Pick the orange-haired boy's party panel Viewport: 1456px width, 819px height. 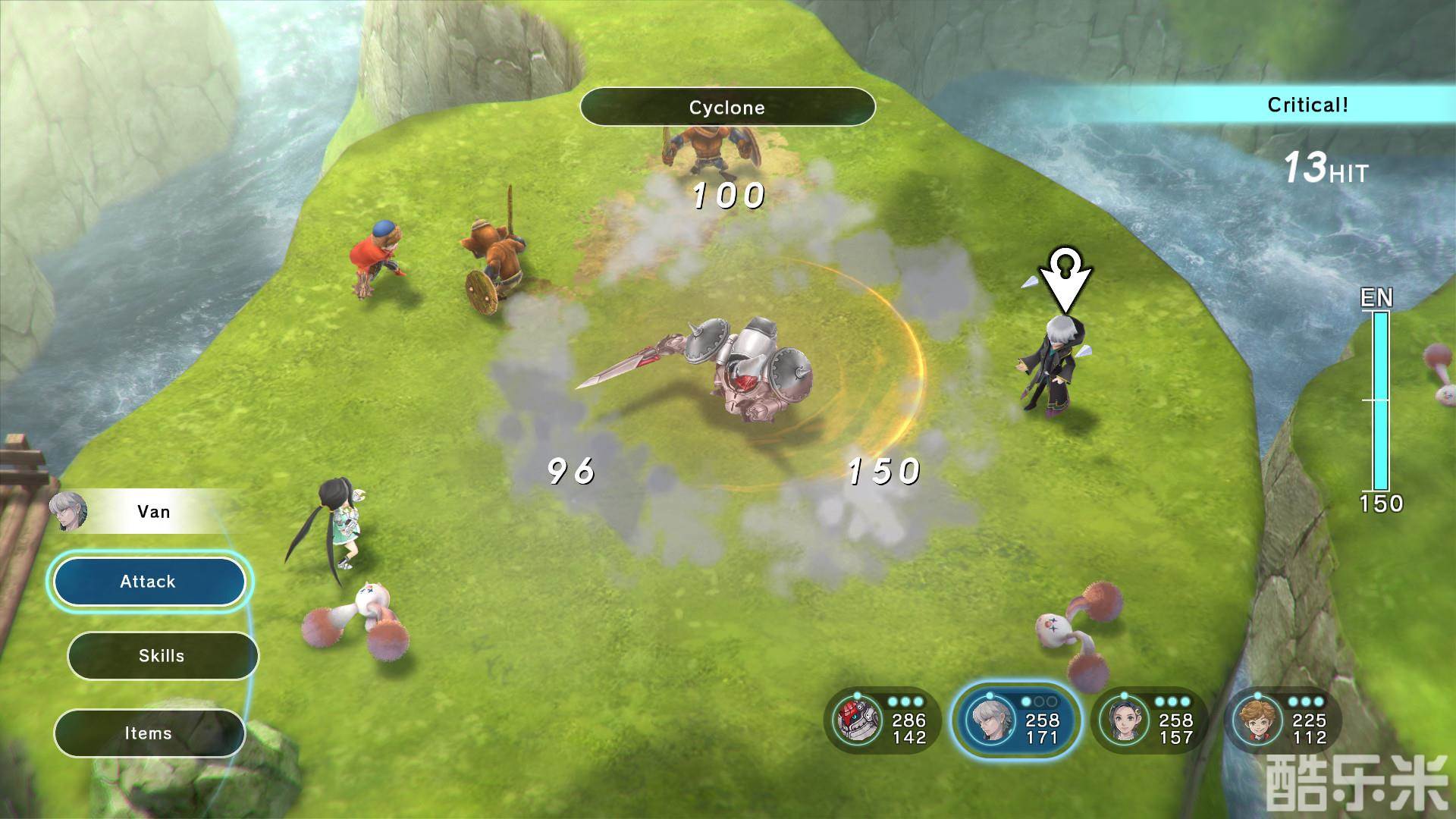click(x=1282, y=720)
